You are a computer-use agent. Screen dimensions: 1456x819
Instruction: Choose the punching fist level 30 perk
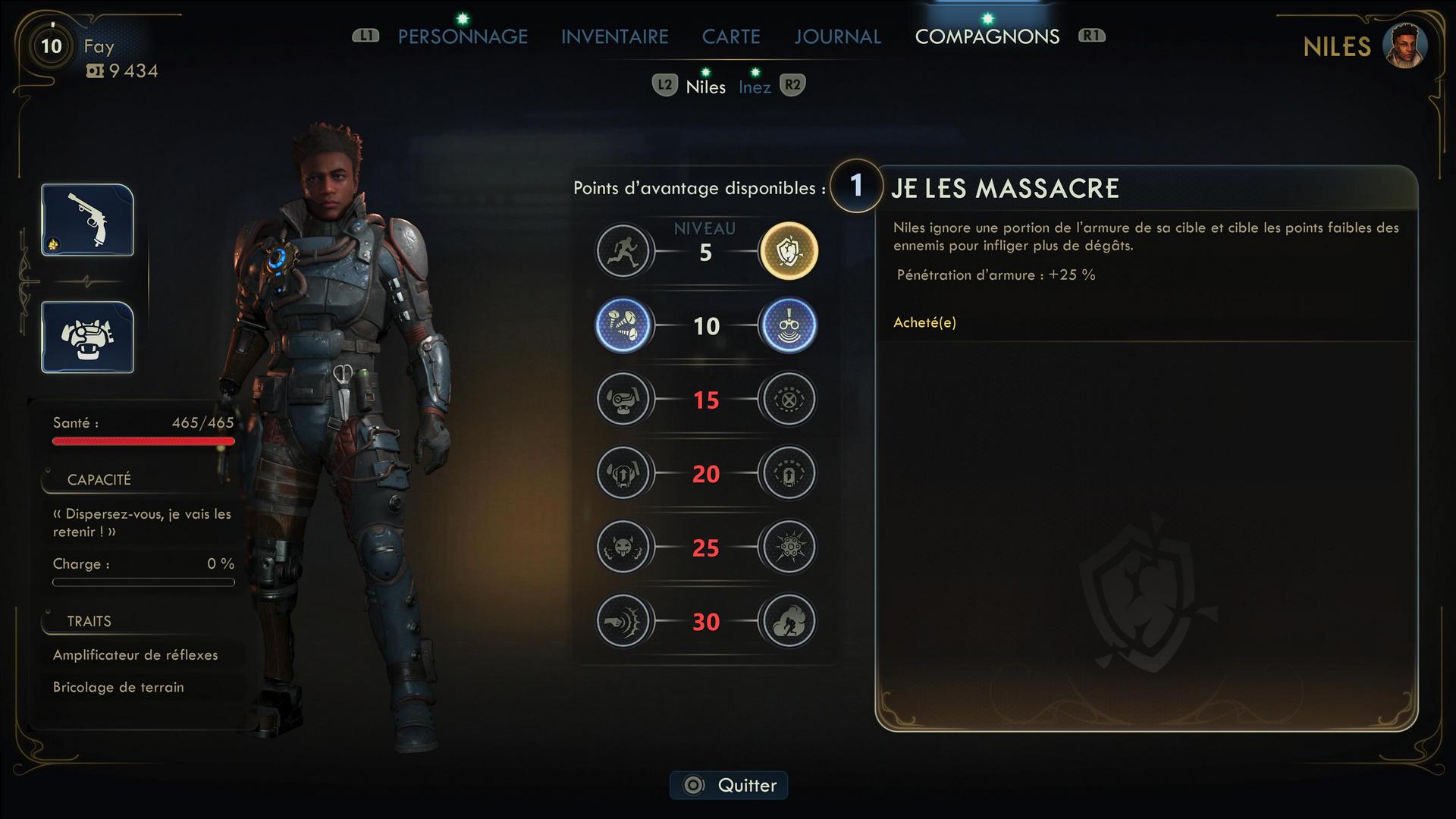point(623,621)
